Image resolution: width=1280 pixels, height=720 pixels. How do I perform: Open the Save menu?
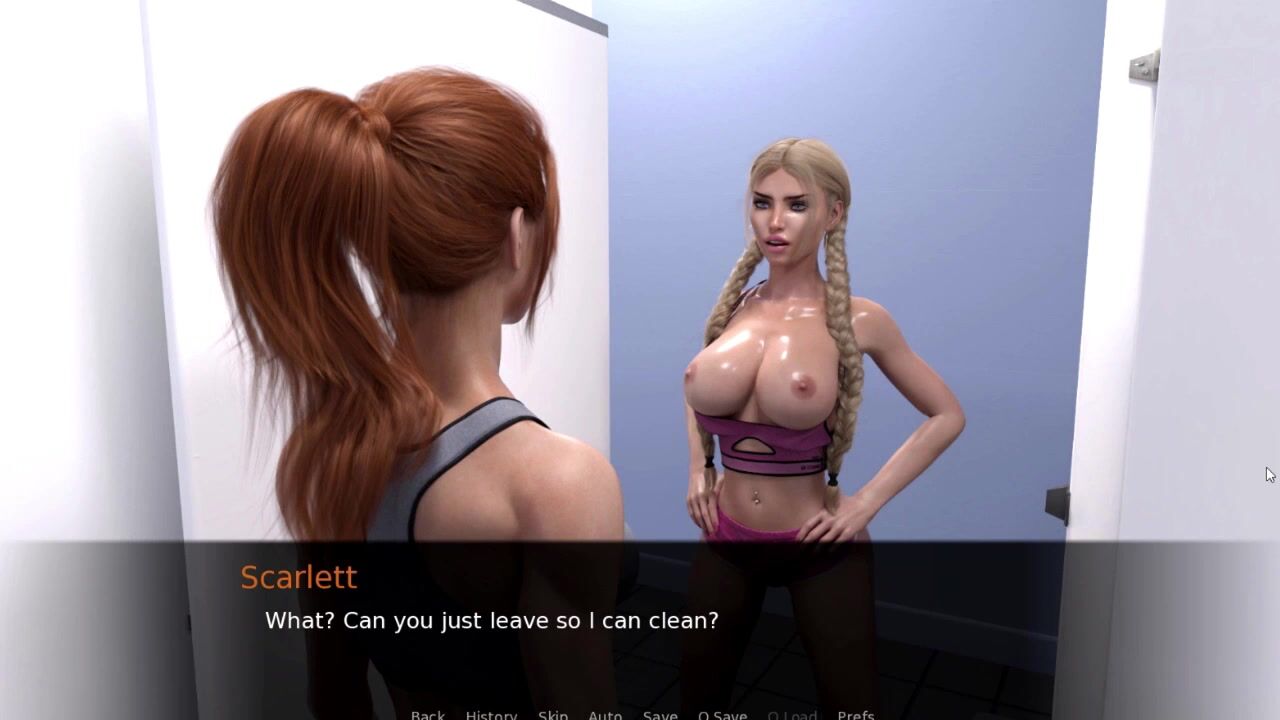tap(660, 714)
